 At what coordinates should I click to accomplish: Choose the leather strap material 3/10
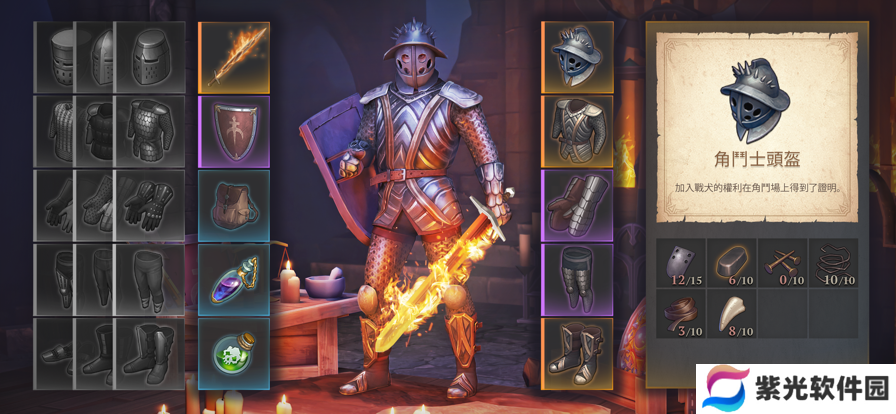coord(681,314)
